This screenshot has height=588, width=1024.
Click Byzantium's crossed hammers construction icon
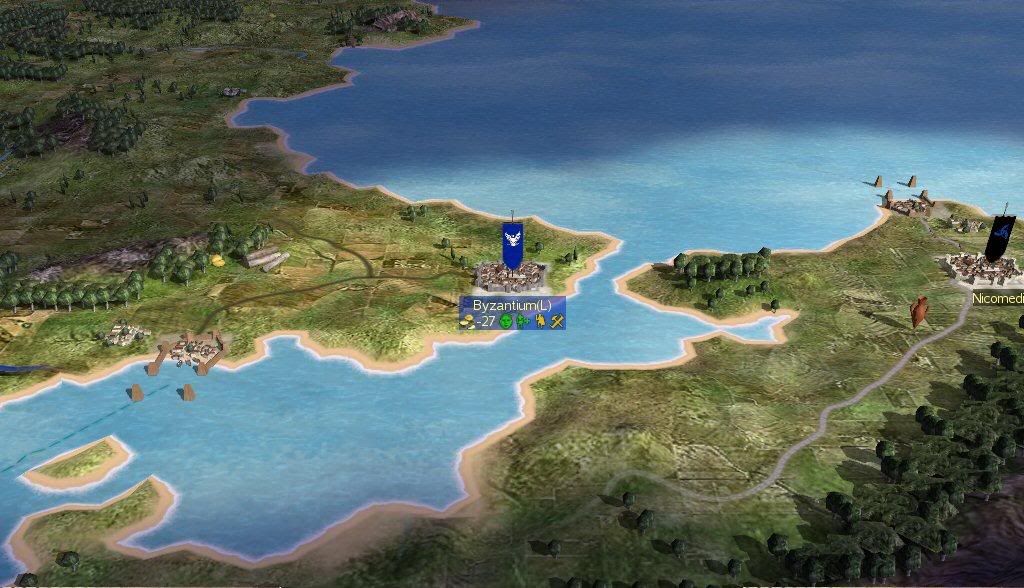pyautogui.click(x=557, y=321)
